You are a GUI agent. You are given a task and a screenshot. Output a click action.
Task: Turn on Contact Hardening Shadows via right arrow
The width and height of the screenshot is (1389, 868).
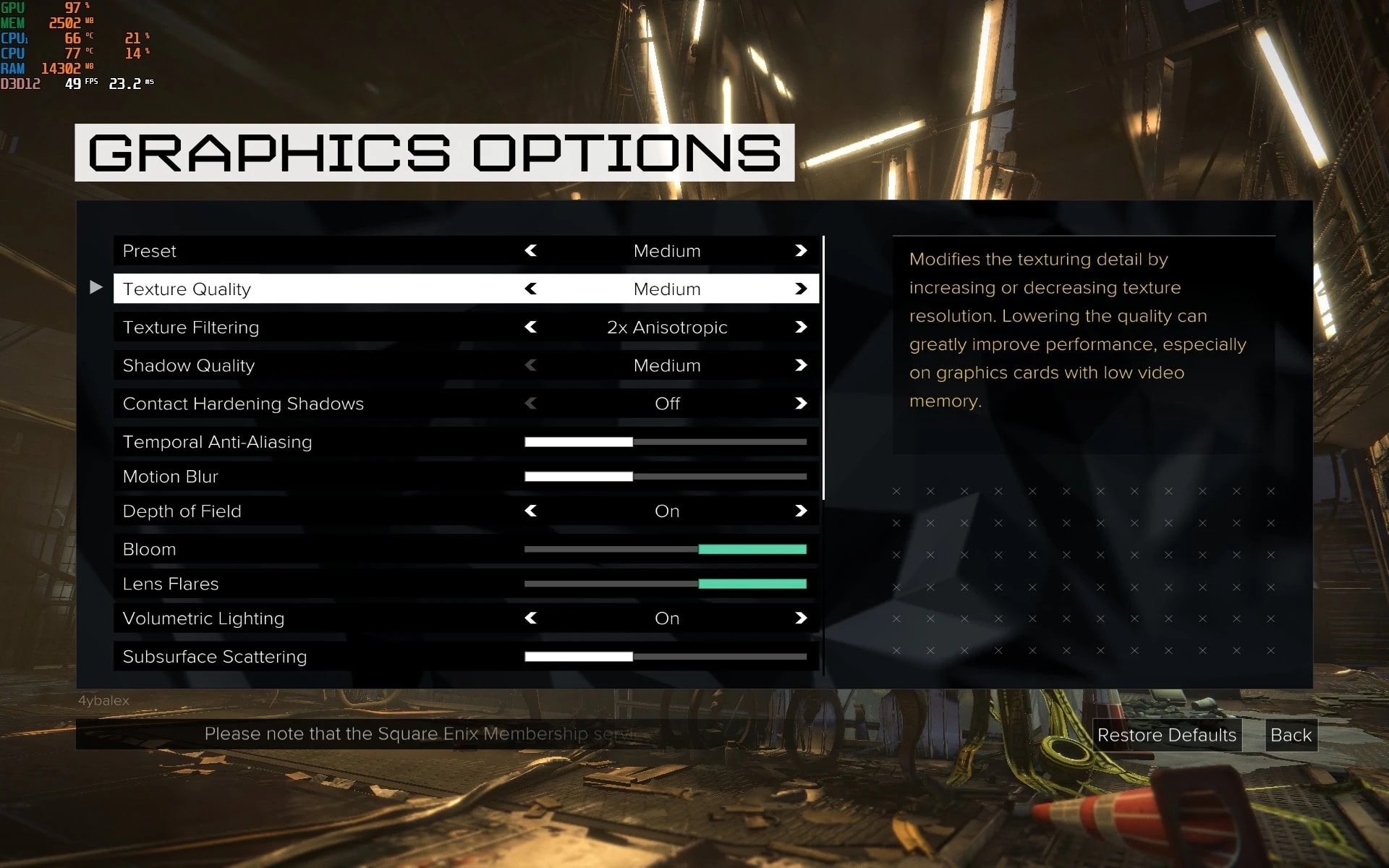(x=800, y=403)
